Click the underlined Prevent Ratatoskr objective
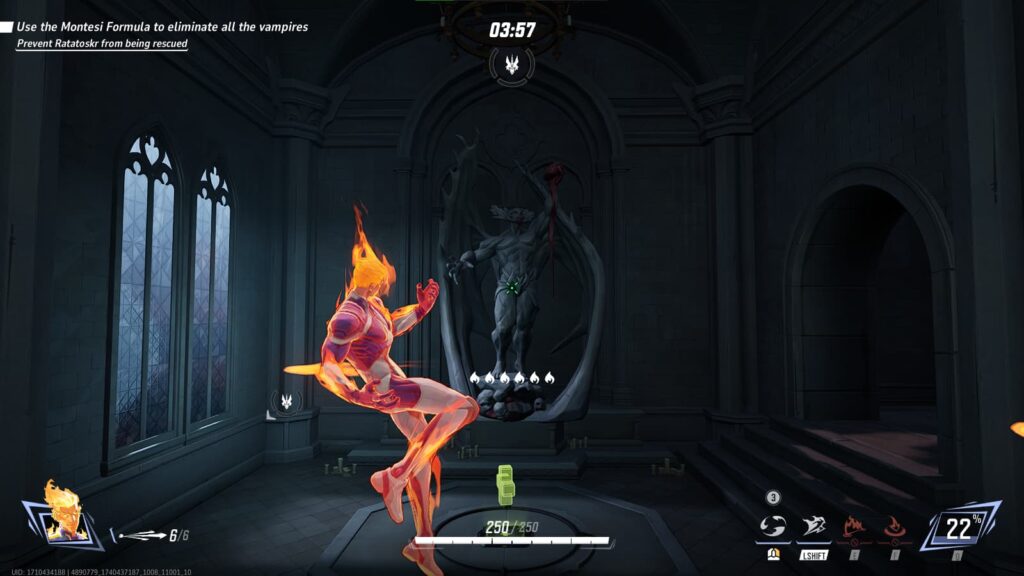Screen dimensions: 1024x576 click(x=102, y=44)
